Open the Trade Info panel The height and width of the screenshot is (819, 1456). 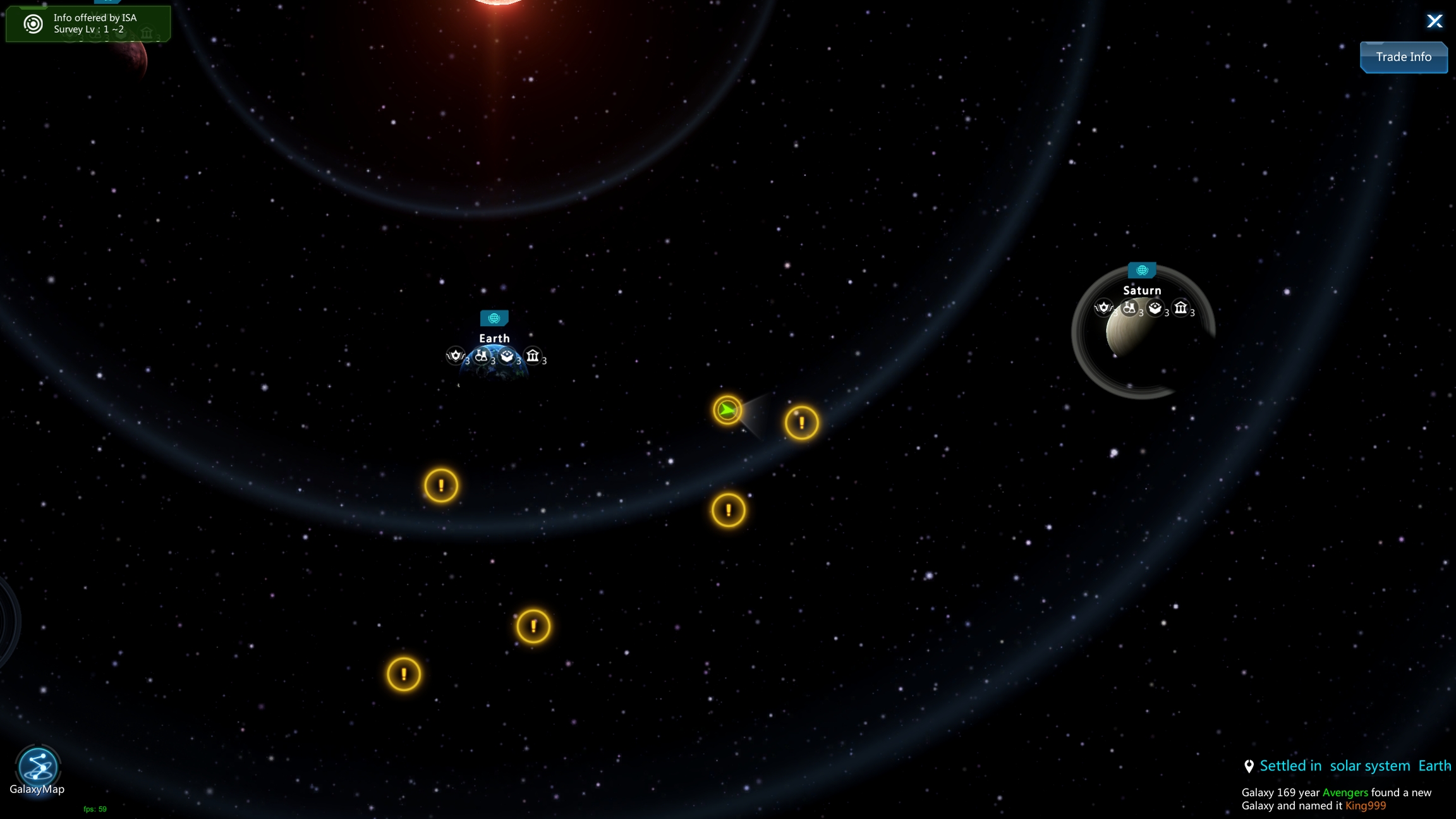click(x=1404, y=57)
